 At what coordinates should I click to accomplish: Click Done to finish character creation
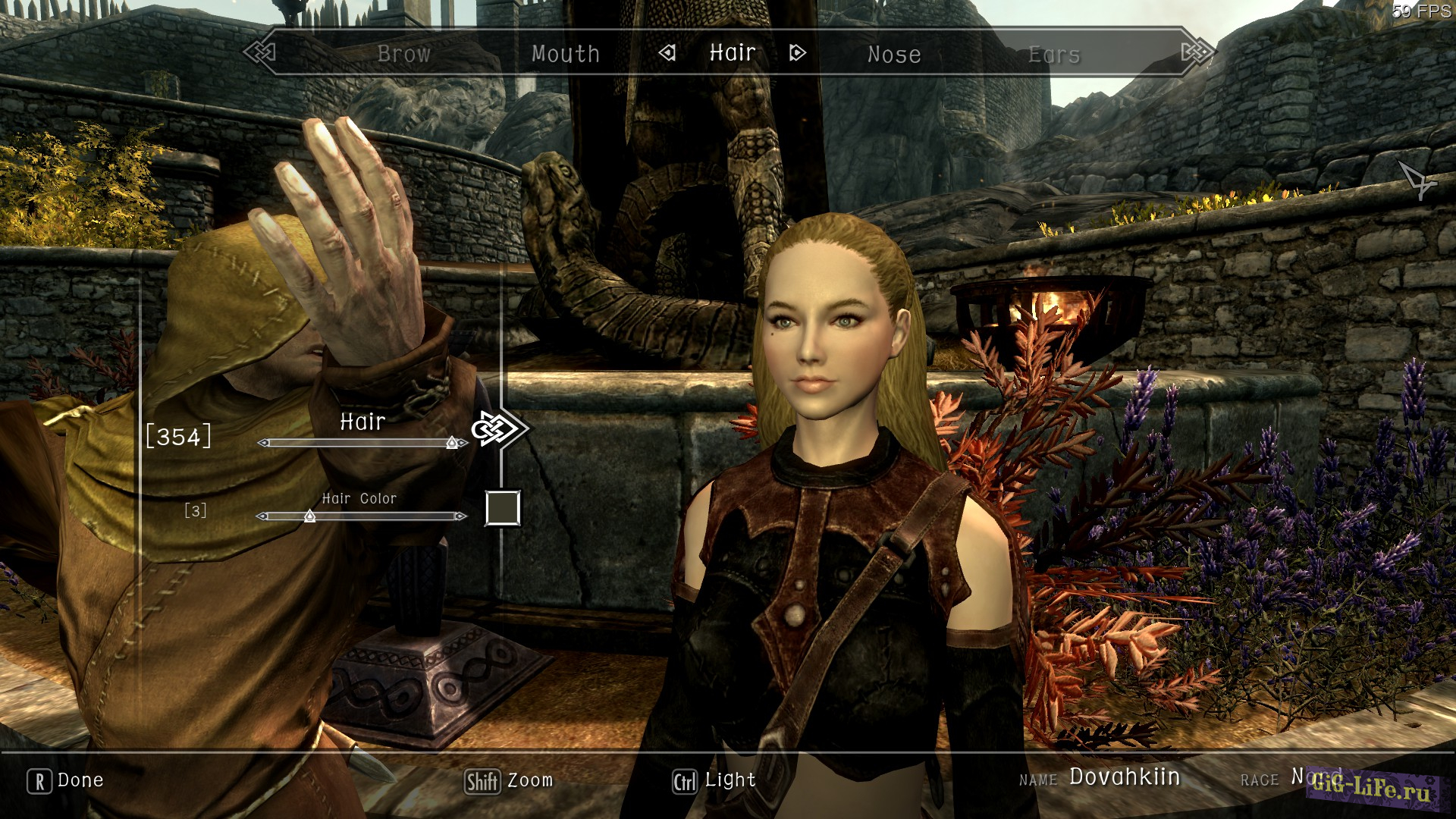pos(81,780)
